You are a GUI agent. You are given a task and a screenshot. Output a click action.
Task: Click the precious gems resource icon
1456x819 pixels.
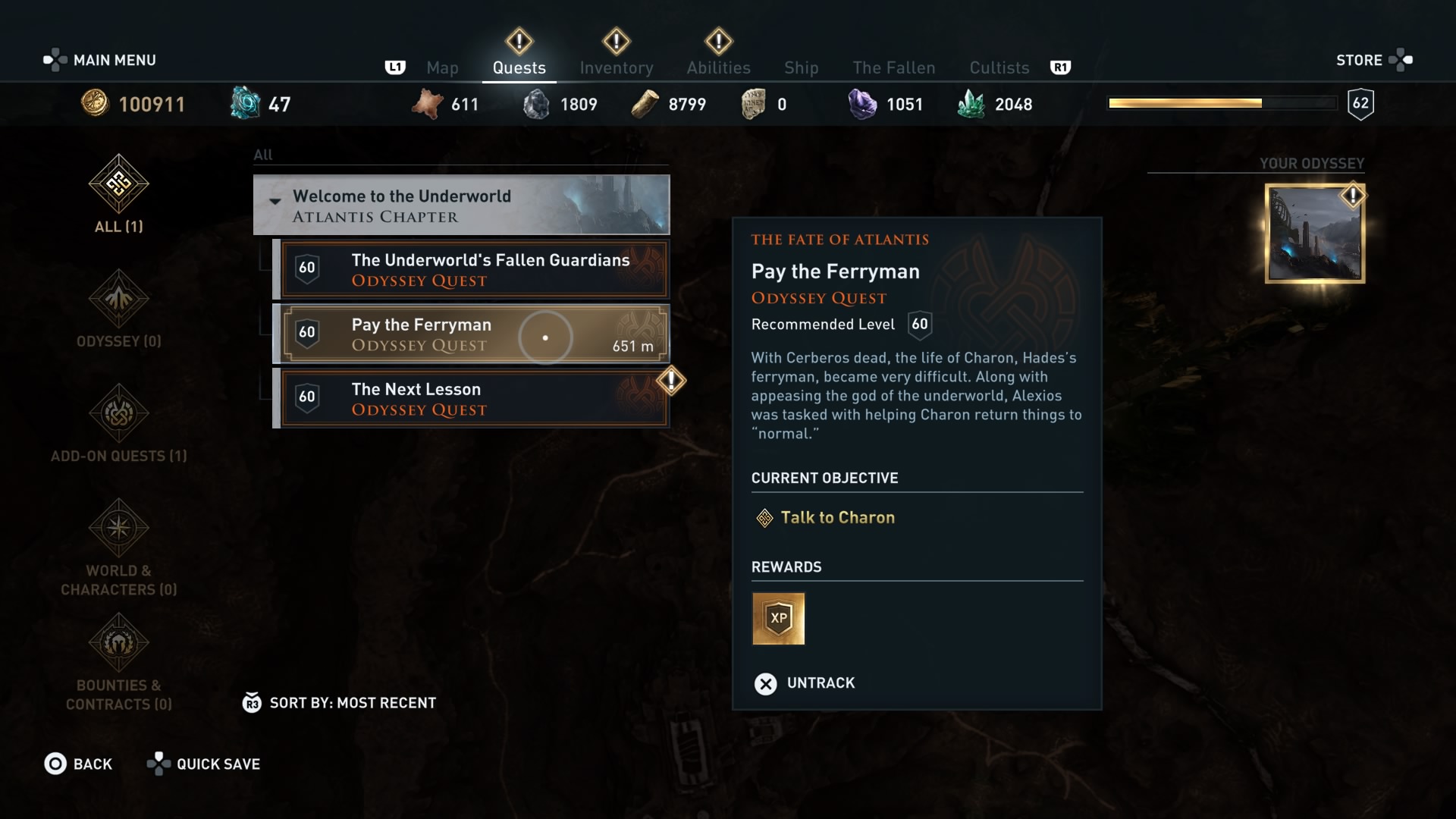(861, 103)
